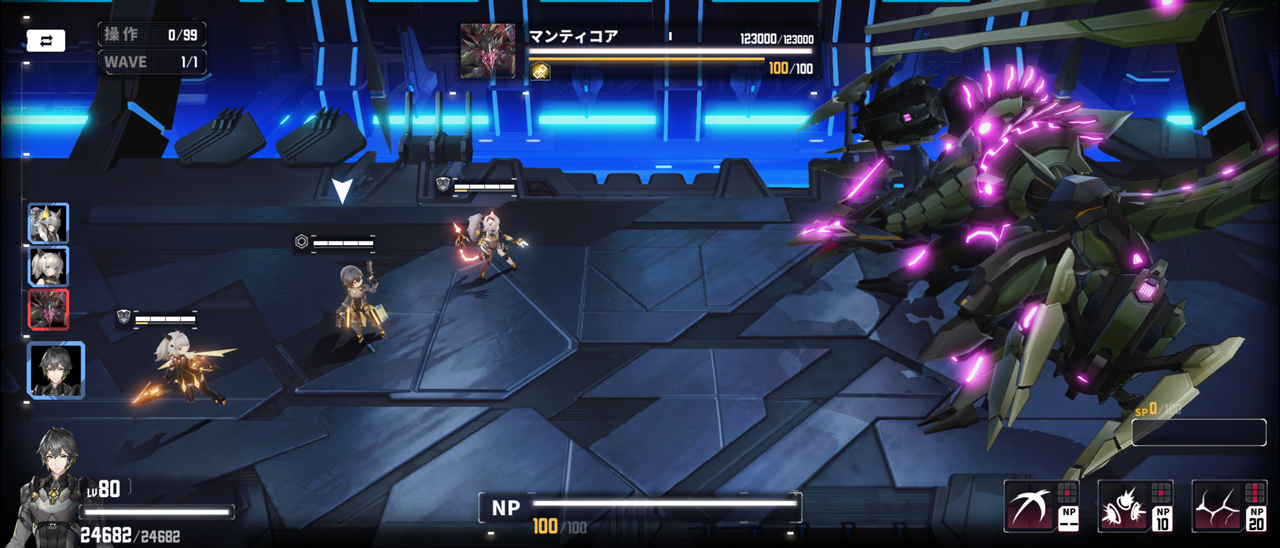This screenshot has width=1280, height=548.
Task: Tap the boss gold hammer status icon
Action: click(541, 71)
